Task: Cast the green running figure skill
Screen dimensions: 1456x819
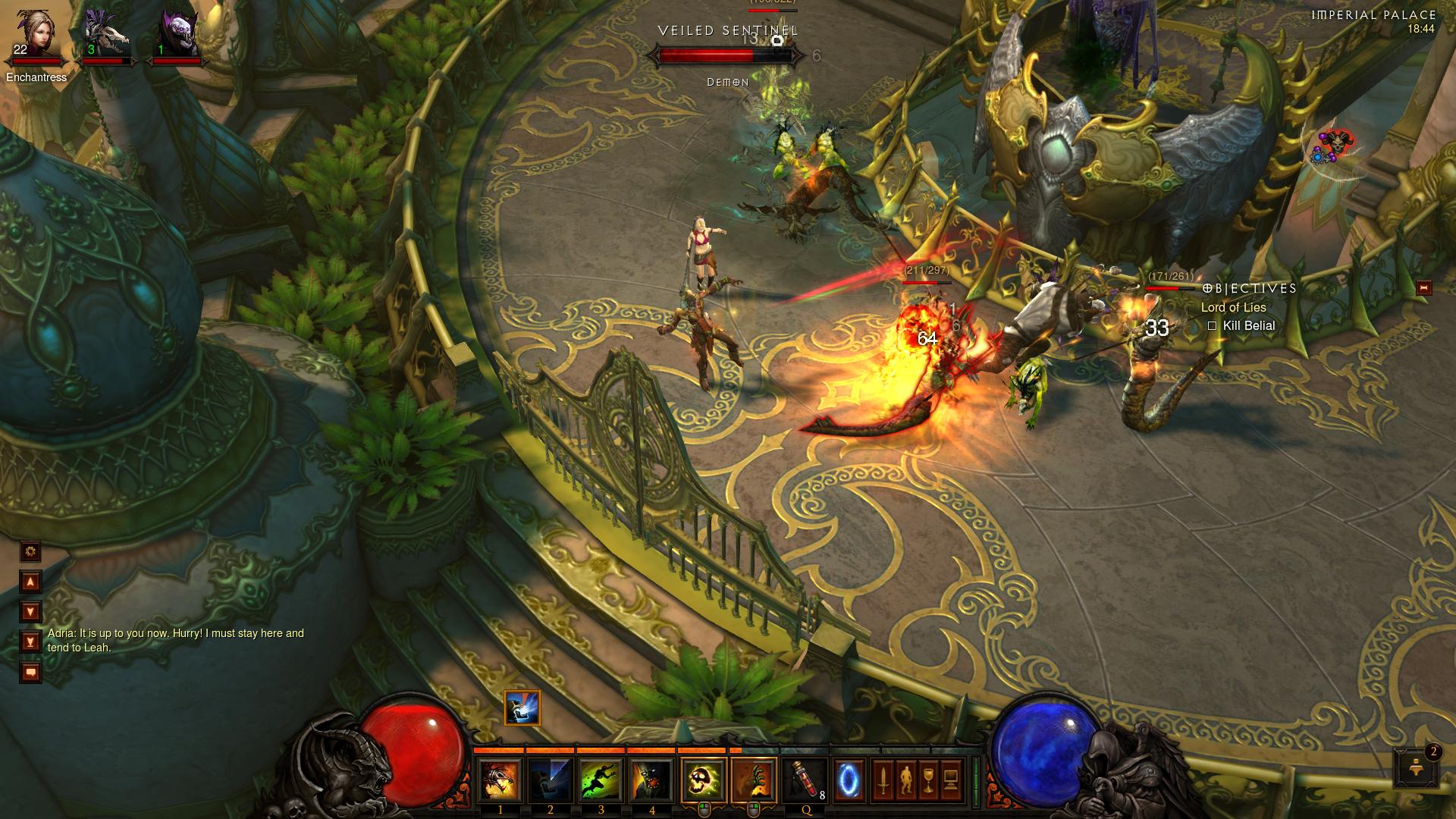Action: click(x=601, y=781)
